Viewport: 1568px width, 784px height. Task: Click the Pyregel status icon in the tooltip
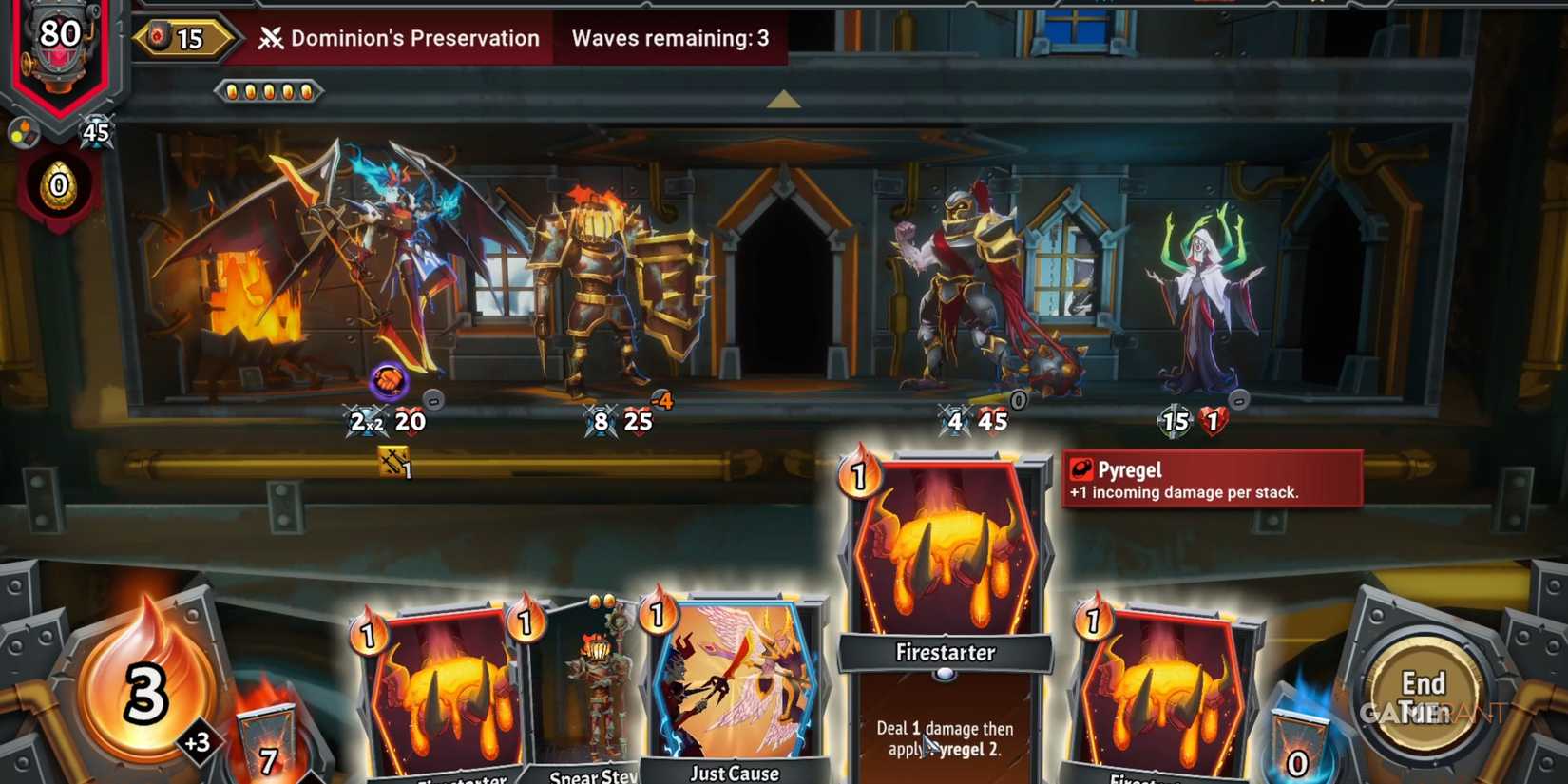[1081, 468]
